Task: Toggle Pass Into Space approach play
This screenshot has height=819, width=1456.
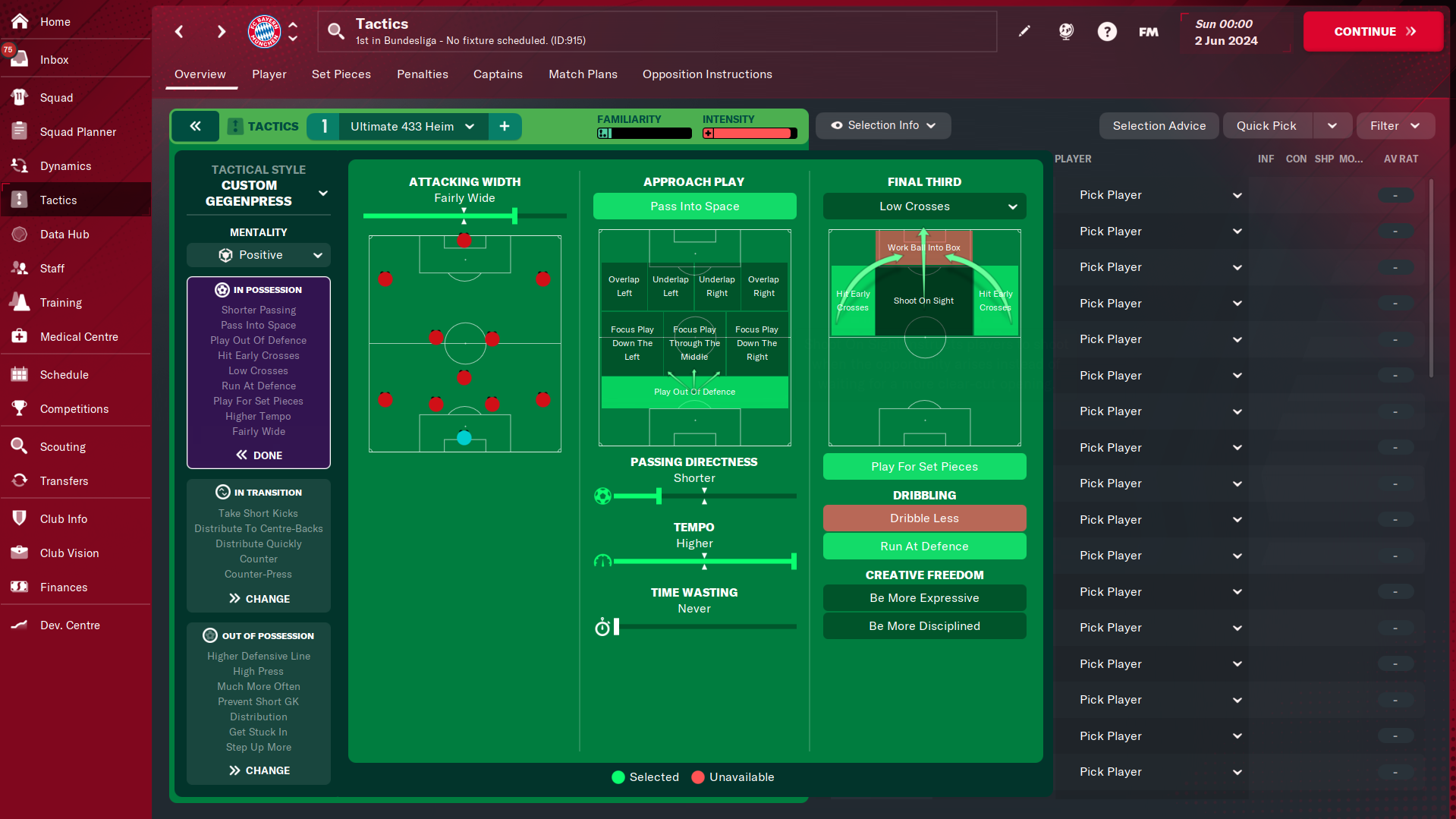Action: coord(694,206)
